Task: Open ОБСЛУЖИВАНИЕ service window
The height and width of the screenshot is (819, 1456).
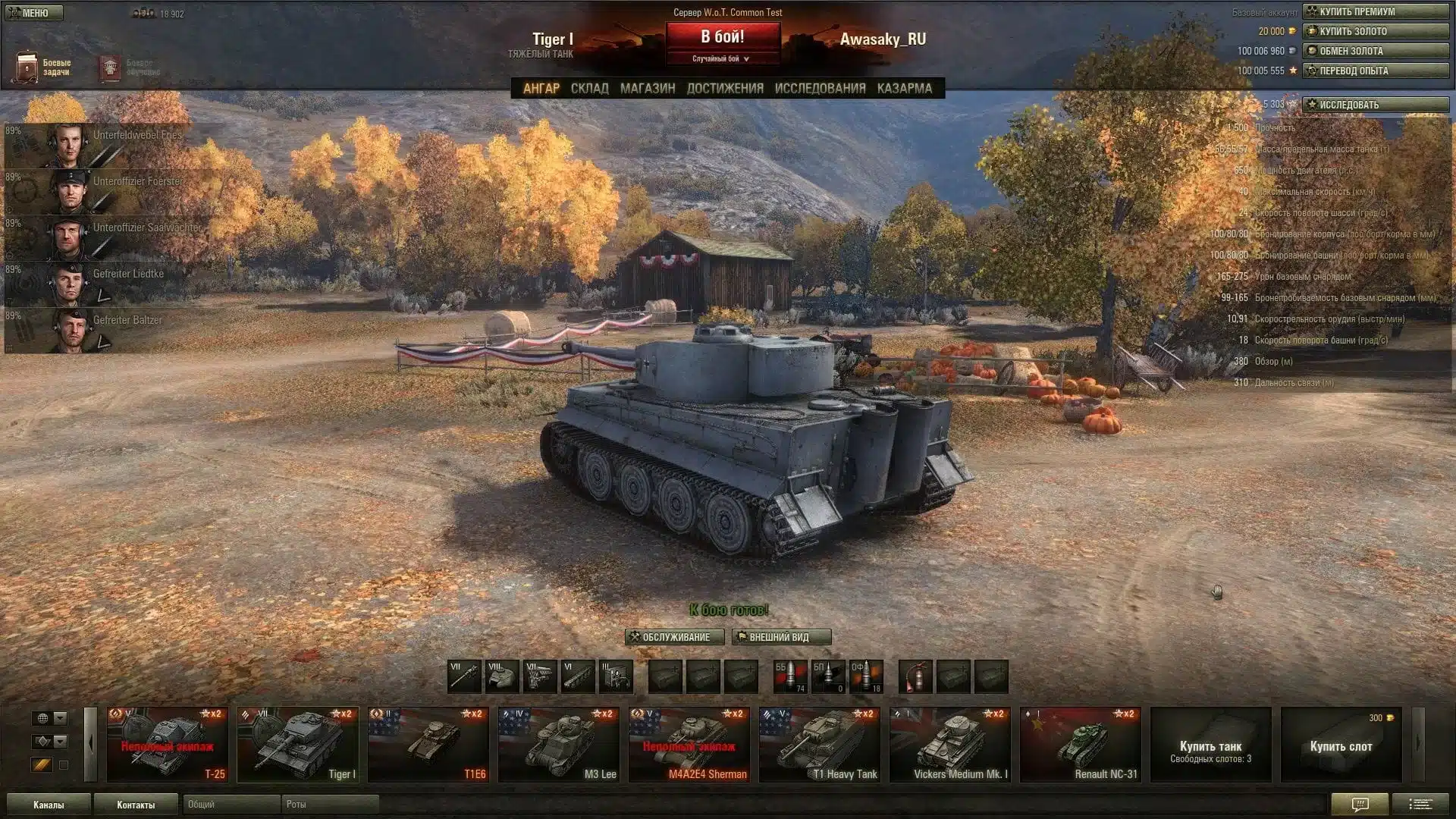Action: [x=674, y=637]
